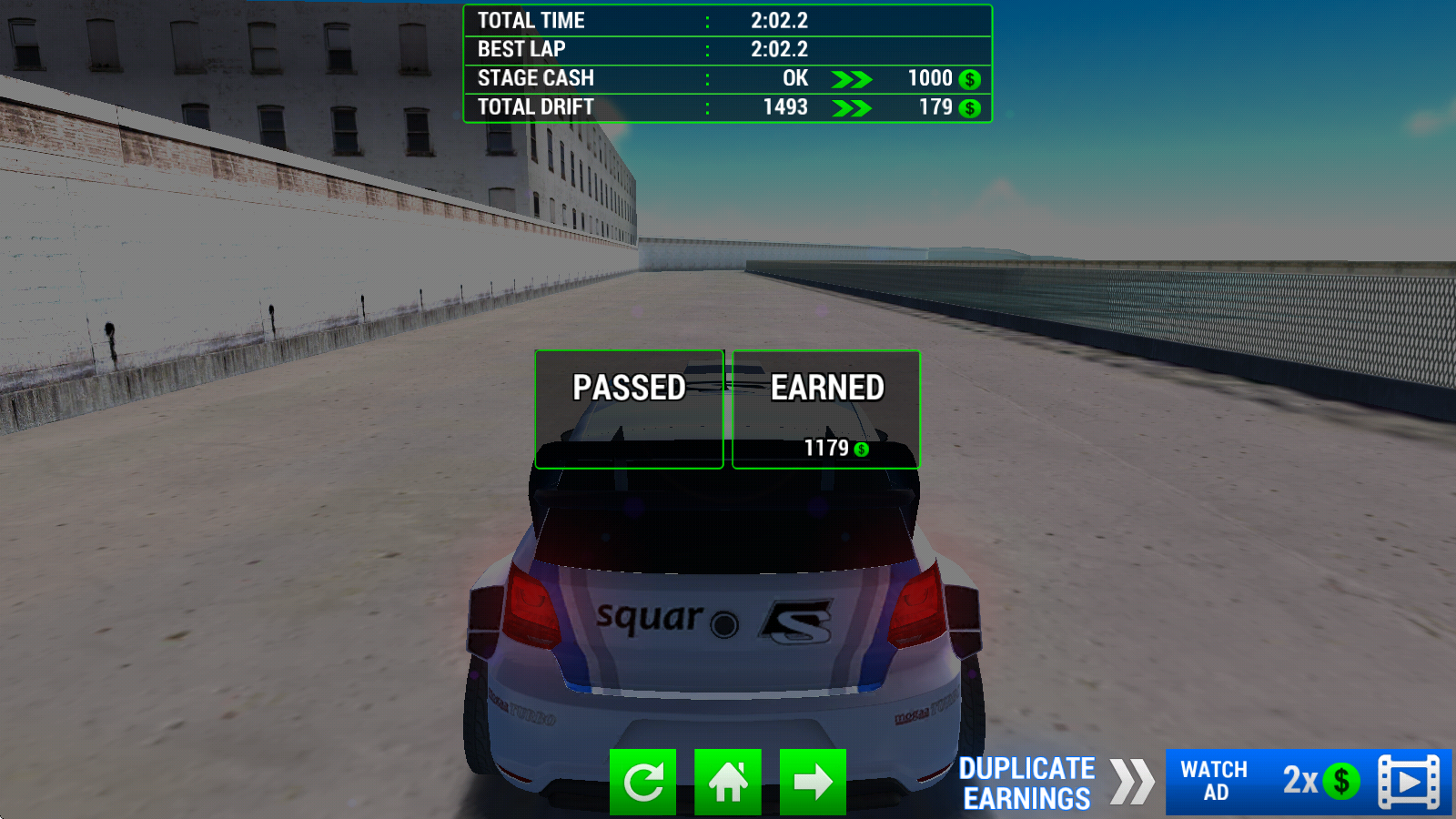Watch an ad to double earnings
Image resolution: width=1456 pixels, height=819 pixels.
pyautogui.click(x=1309, y=782)
